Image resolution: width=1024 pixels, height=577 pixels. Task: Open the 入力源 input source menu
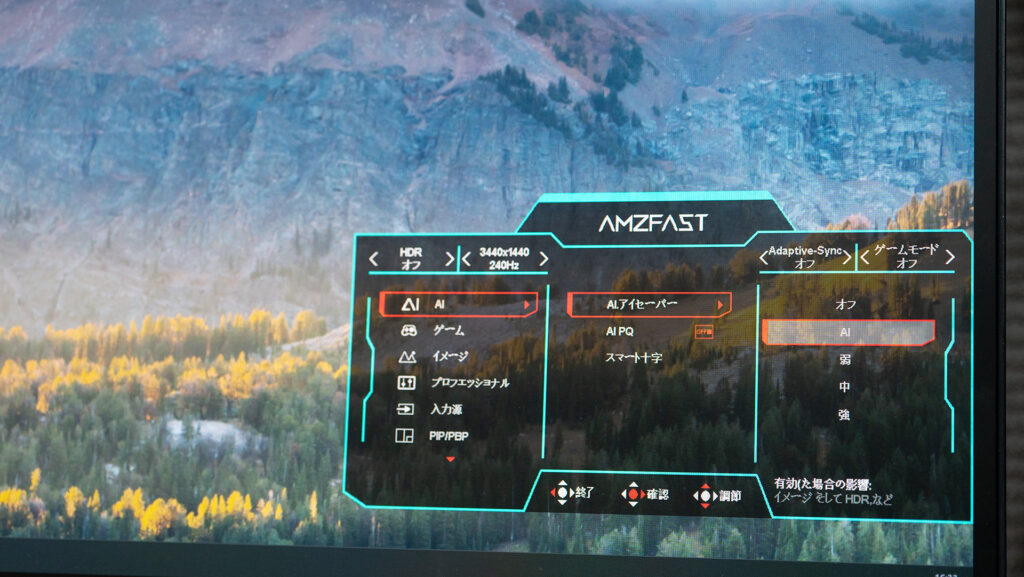coord(446,409)
